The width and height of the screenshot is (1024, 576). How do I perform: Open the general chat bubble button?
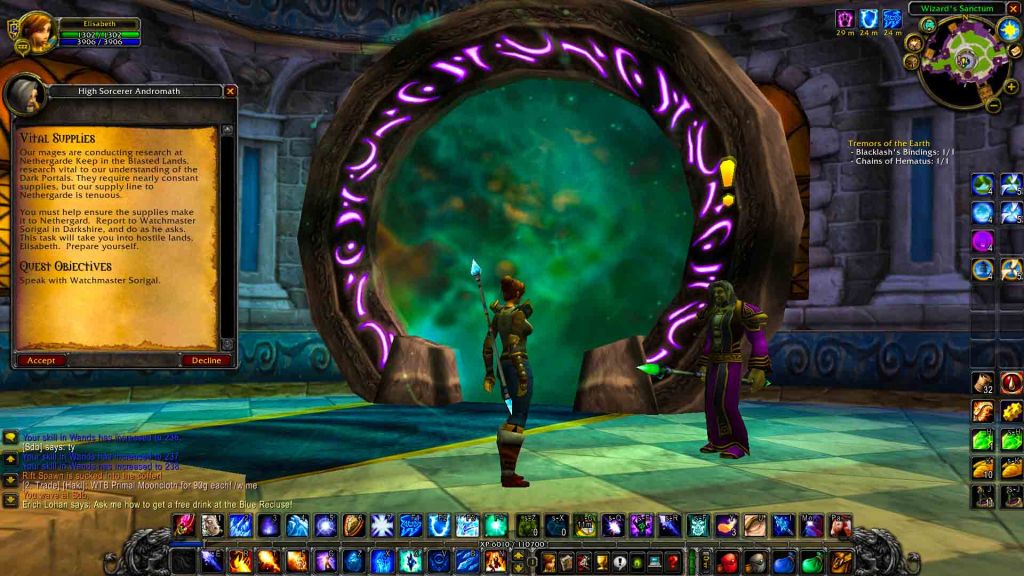[x=10, y=437]
